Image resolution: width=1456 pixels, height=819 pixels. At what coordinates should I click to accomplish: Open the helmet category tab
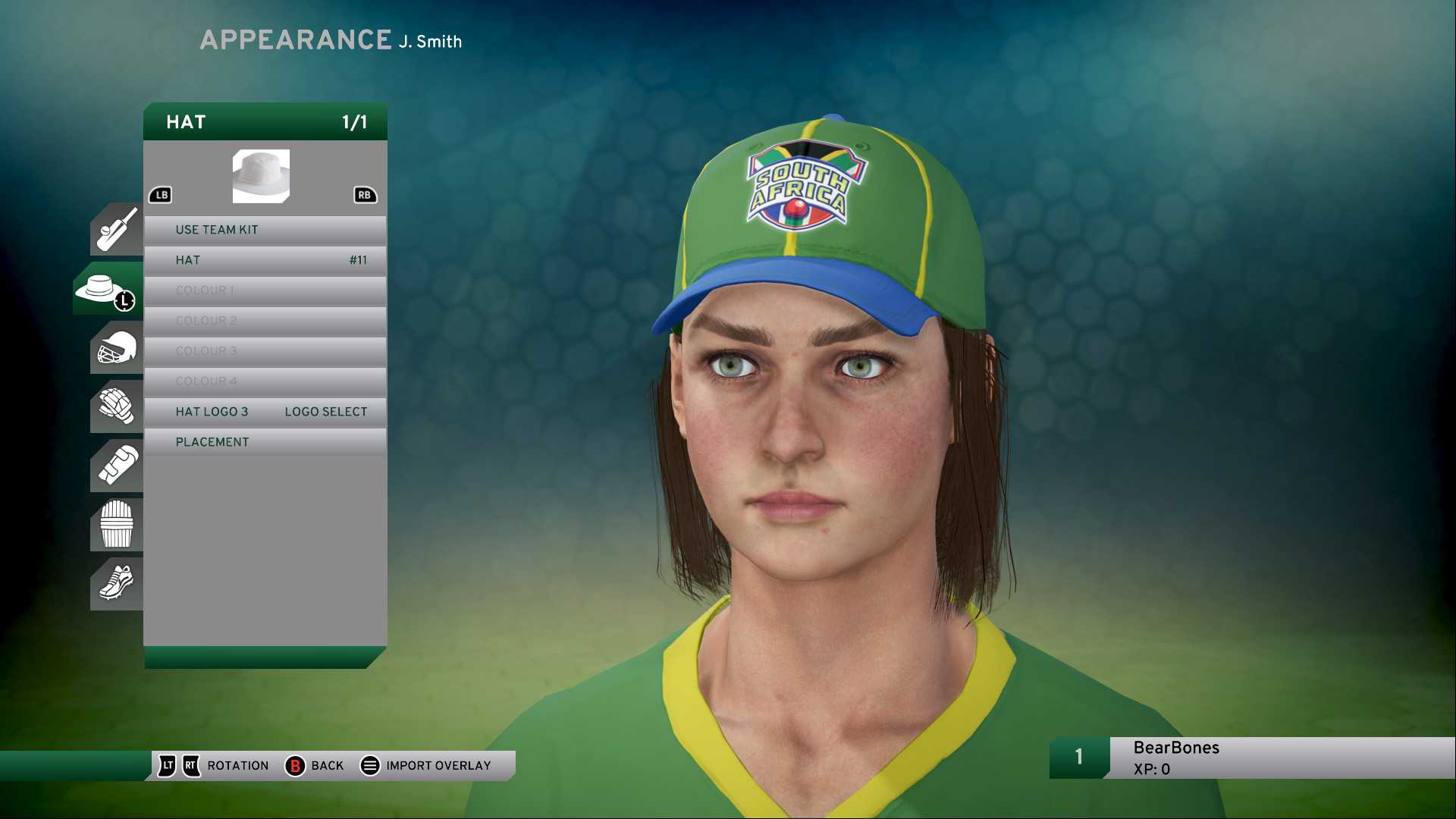click(x=117, y=349)
